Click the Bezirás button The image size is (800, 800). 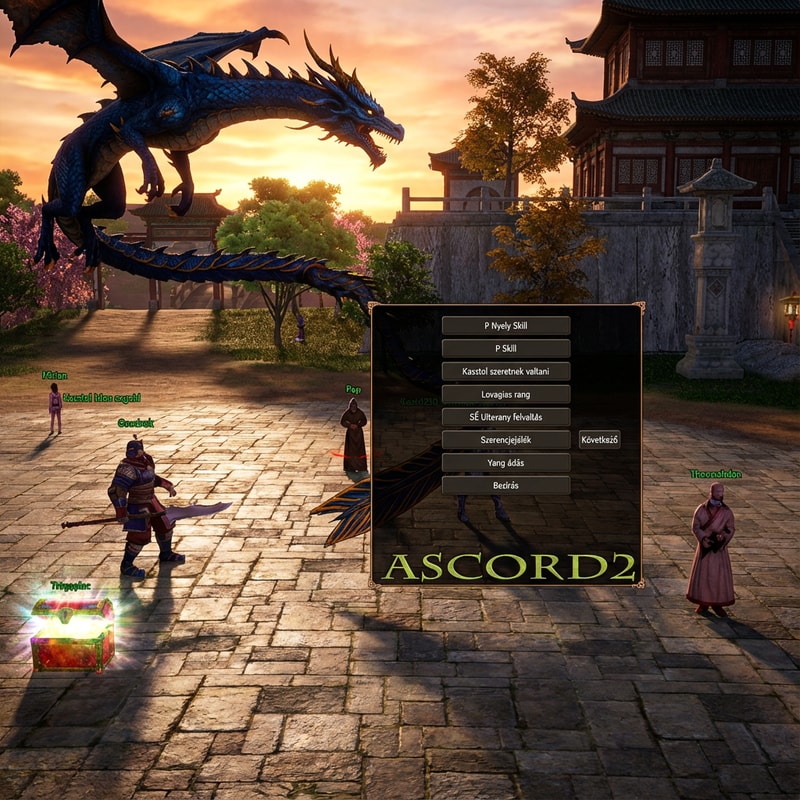506,485
